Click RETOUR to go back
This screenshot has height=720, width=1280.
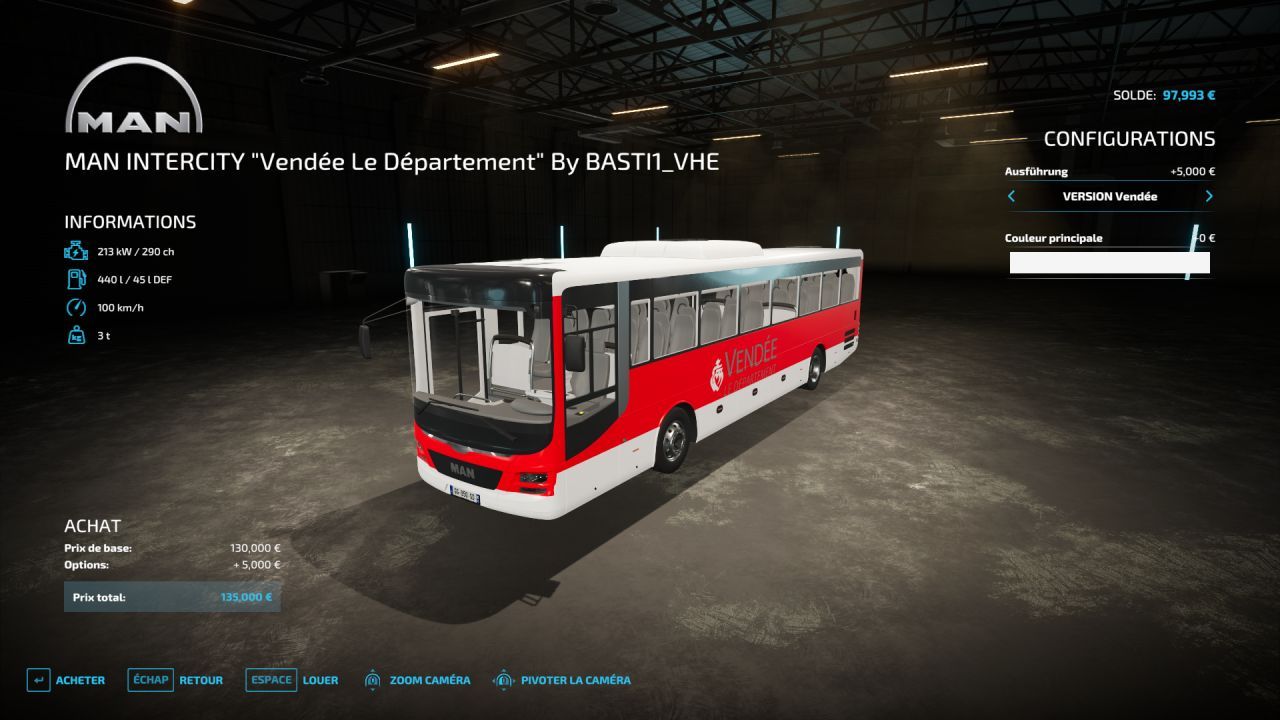point(201,680)
